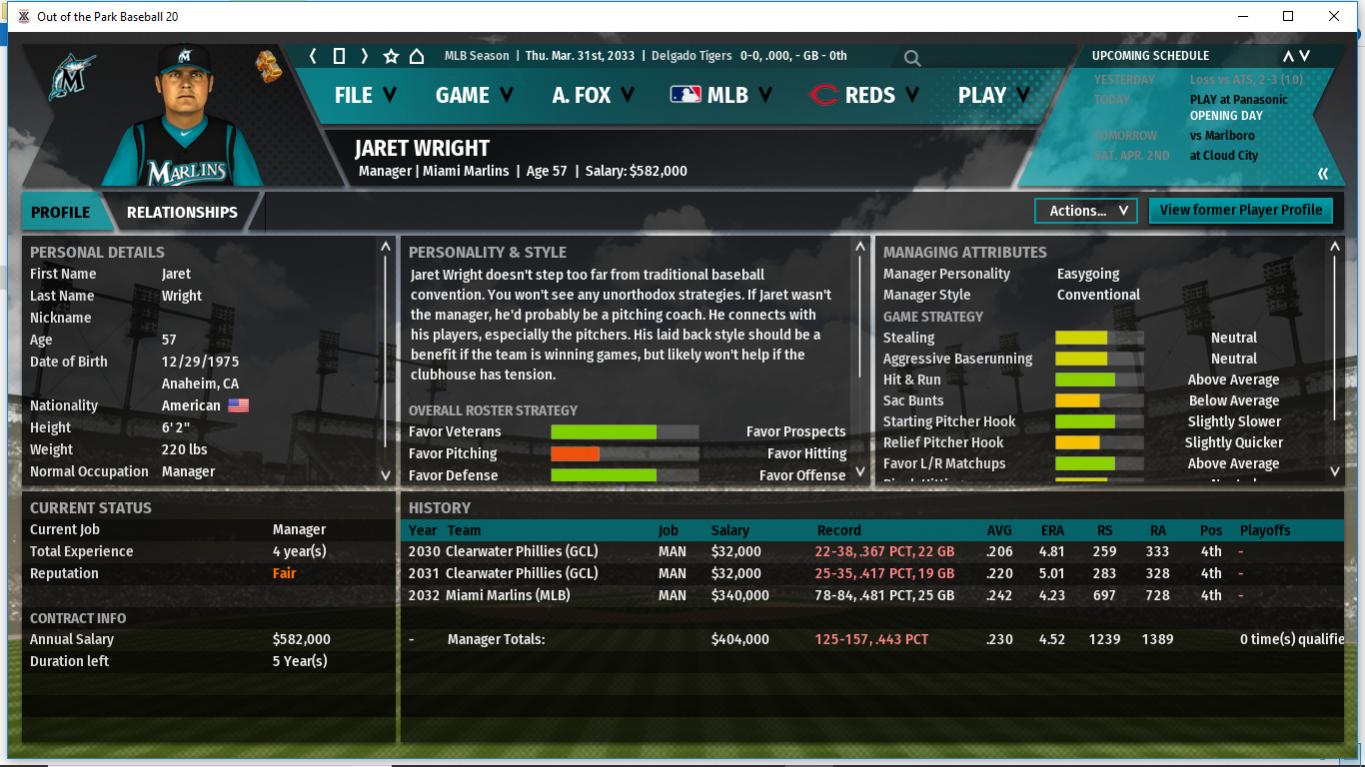Minimize the game window
This screenshot has width=1365, height=767.
1243,16
